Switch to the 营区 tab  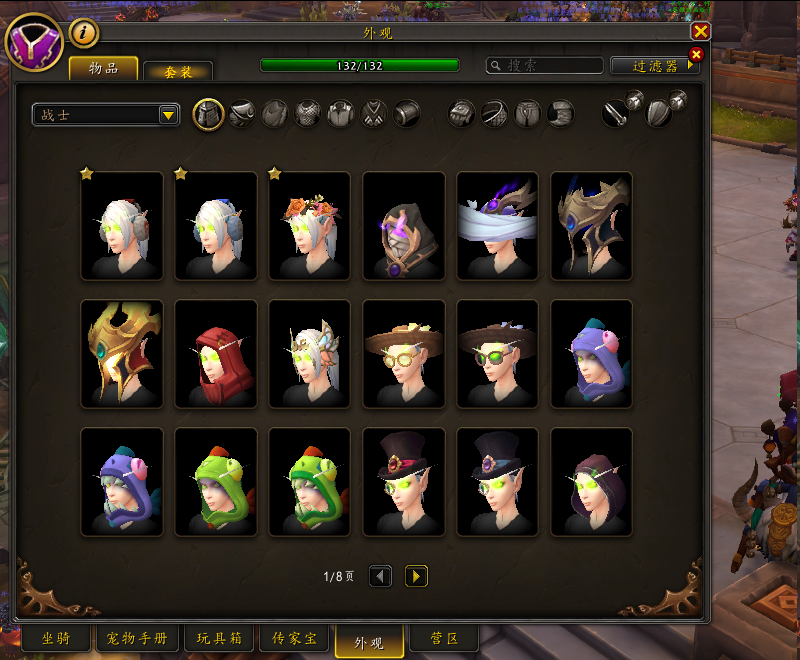click(x=443, y=639)
